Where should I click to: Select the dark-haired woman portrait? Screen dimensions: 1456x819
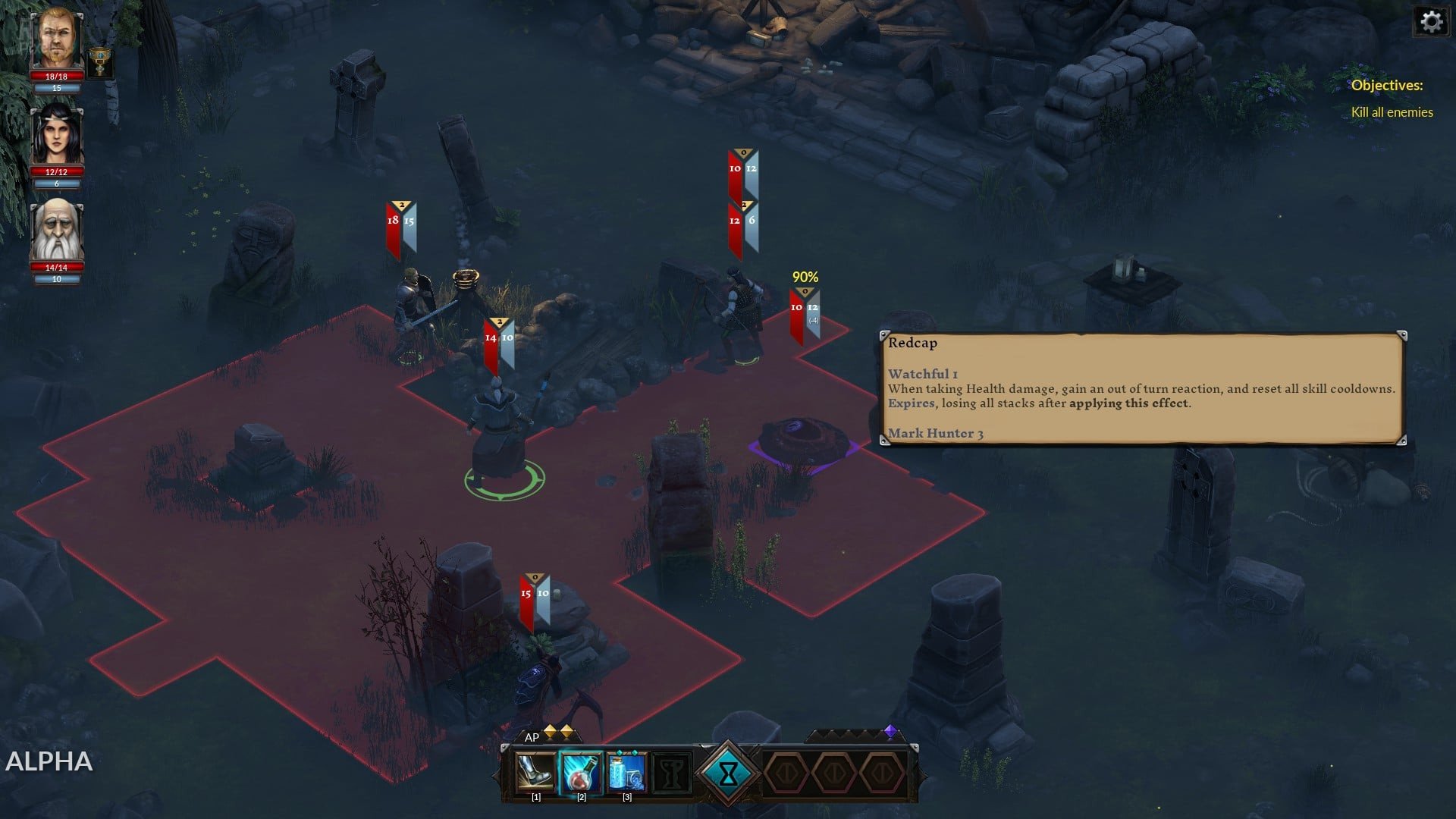[x=57, y=135]
